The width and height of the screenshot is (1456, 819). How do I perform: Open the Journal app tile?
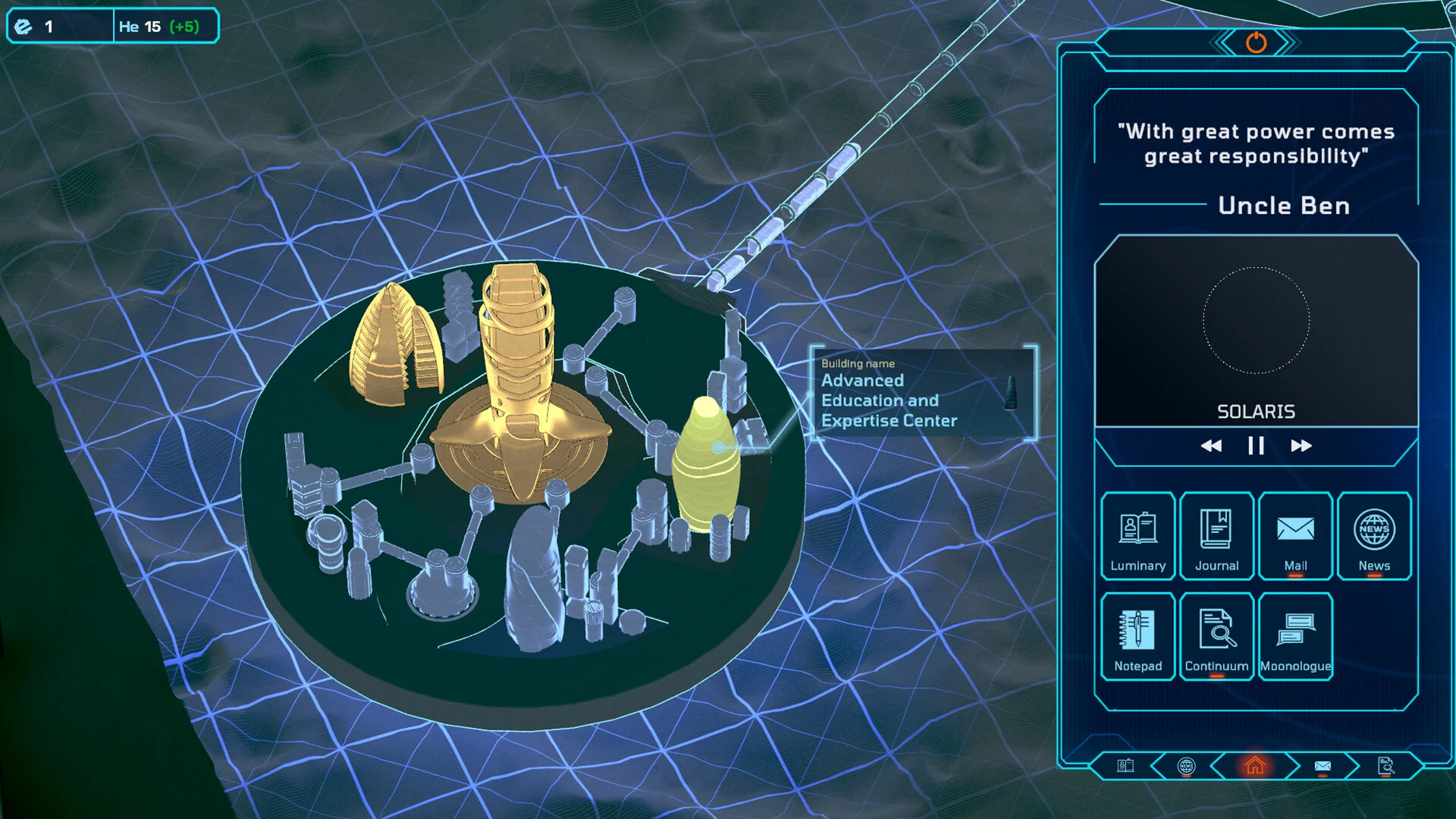1216,536
